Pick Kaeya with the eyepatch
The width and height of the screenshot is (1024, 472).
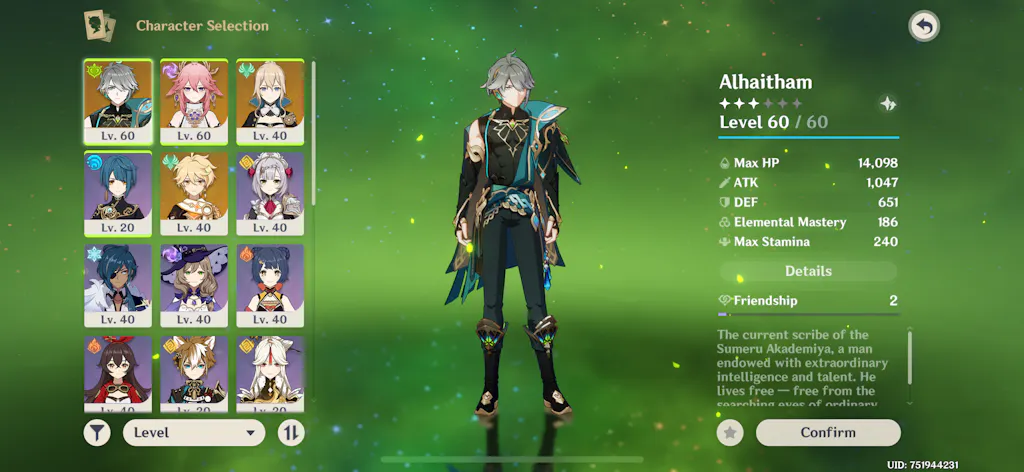coord(118,285)
